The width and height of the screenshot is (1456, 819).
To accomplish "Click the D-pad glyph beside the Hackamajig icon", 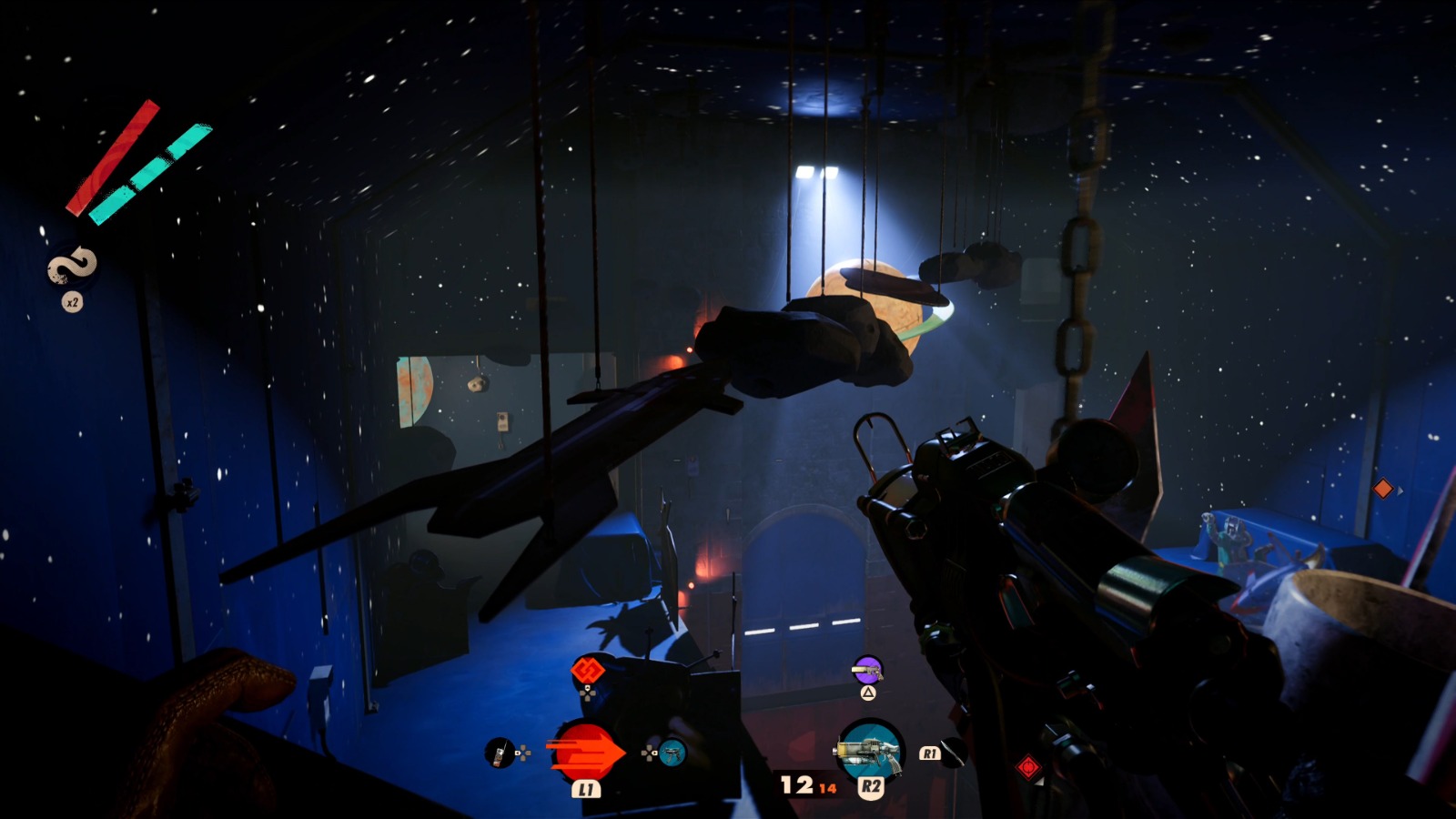I will coord(524,753).
